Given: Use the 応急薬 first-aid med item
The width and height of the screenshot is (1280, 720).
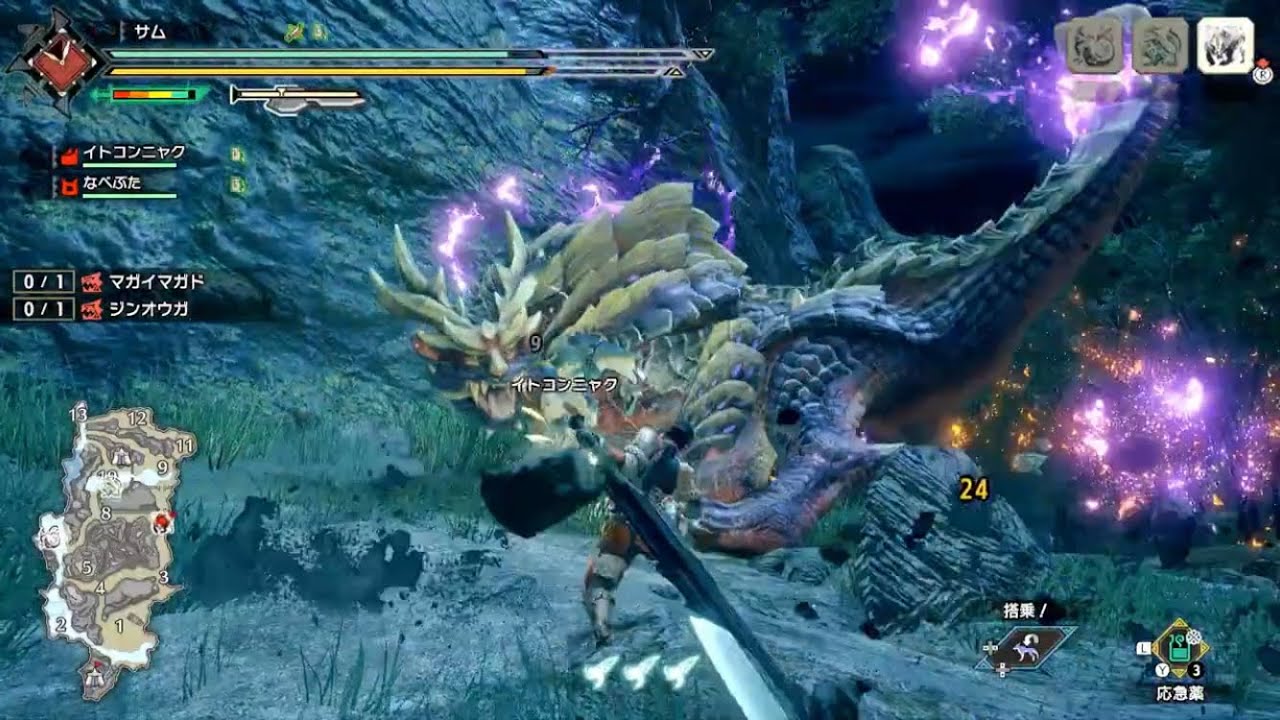Looking at the screenshot, I should 1181,649.
